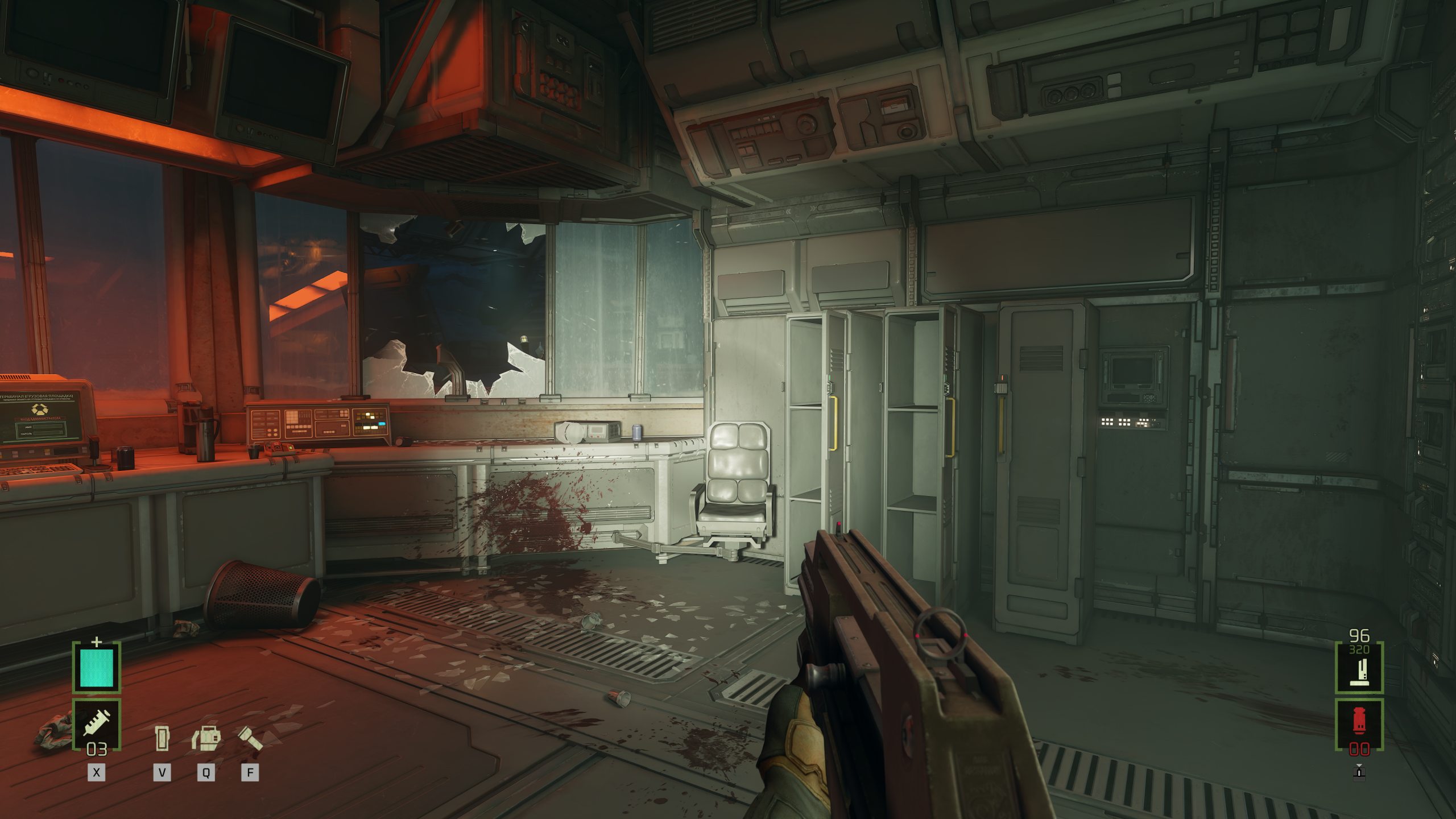This screenshot has width=1456, height=819.
Task: Select the battery cell gadget icon
Action: pyautogui.click(x=162, y=738)
